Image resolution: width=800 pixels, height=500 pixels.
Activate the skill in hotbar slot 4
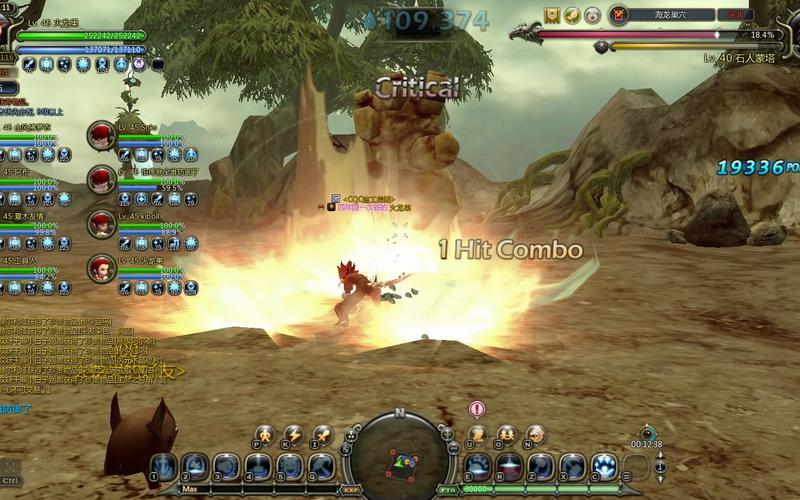tap(258, 466)
